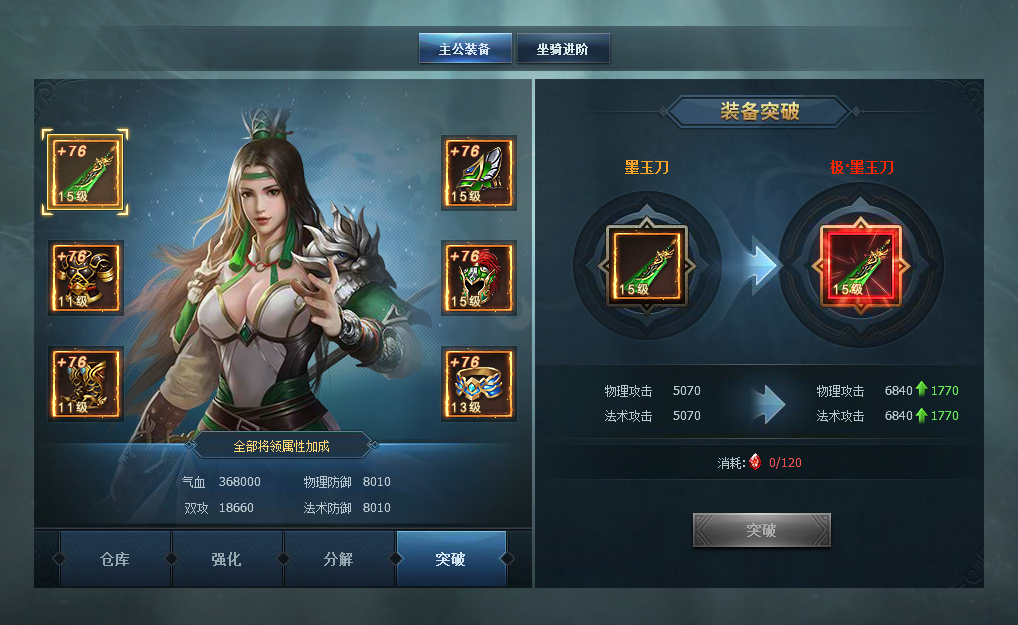This screenshot has width=1018, height=625.
Task: Open the 仓库 warehouse tab
Action: pyautogui.click(x=115, y=559)
